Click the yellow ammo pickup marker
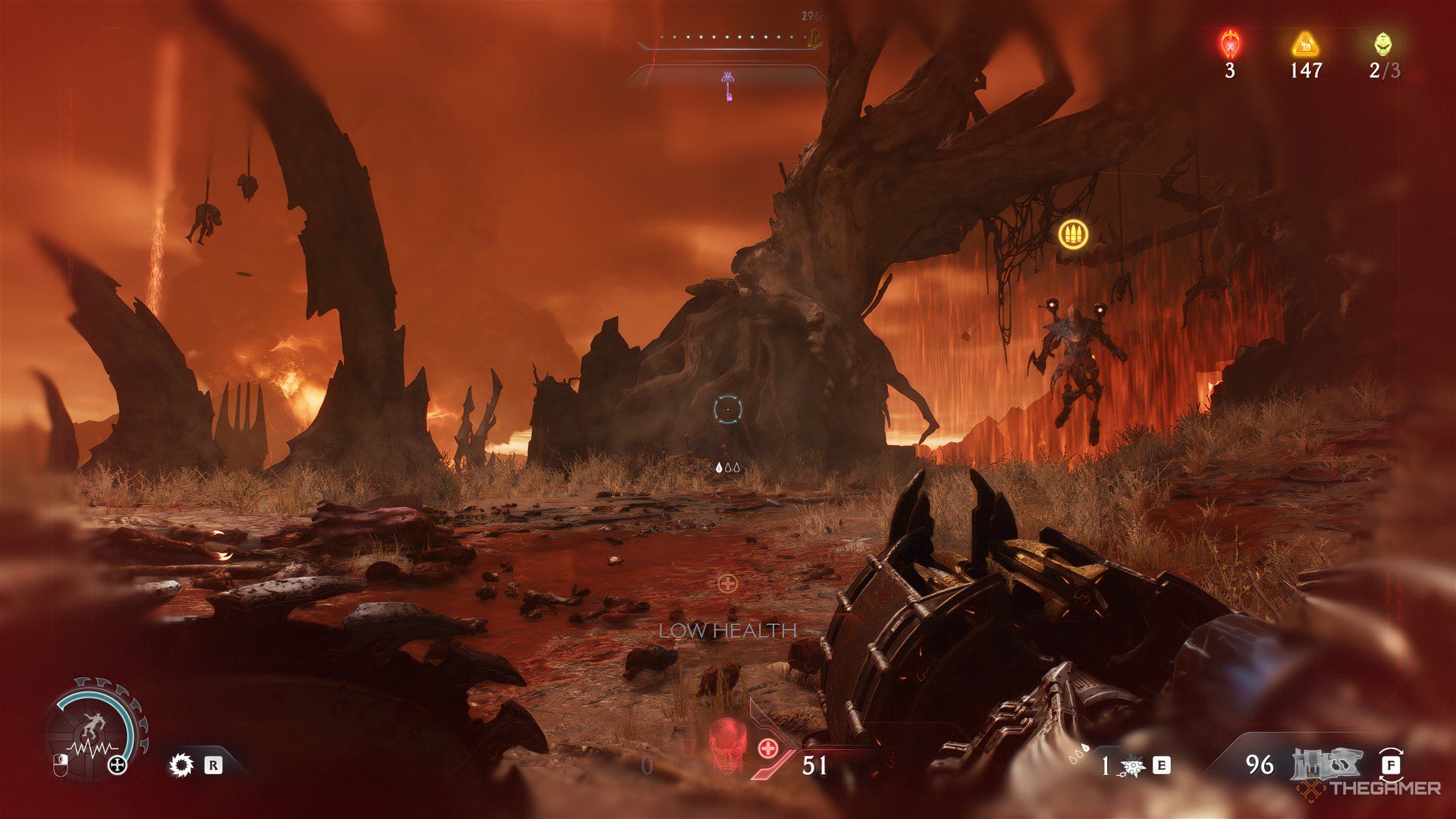 (1073, 232)
